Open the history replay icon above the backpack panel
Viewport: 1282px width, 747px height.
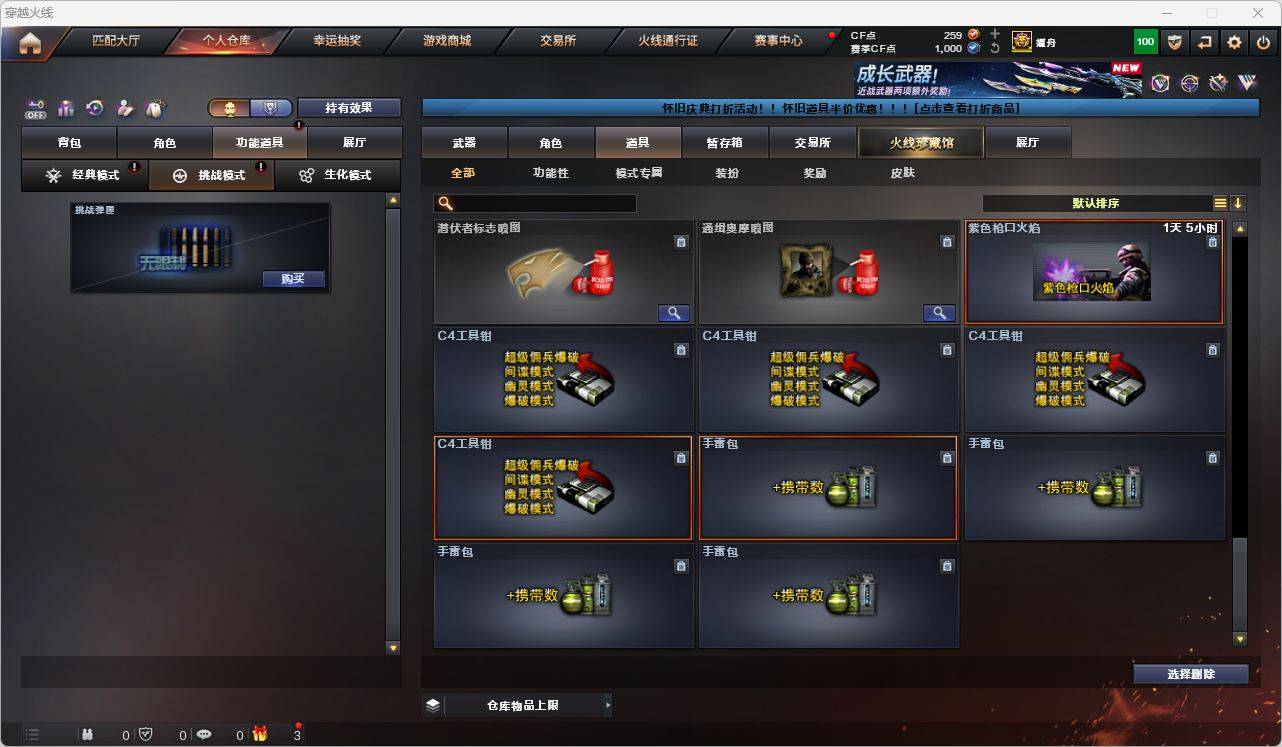pos(94,108)
